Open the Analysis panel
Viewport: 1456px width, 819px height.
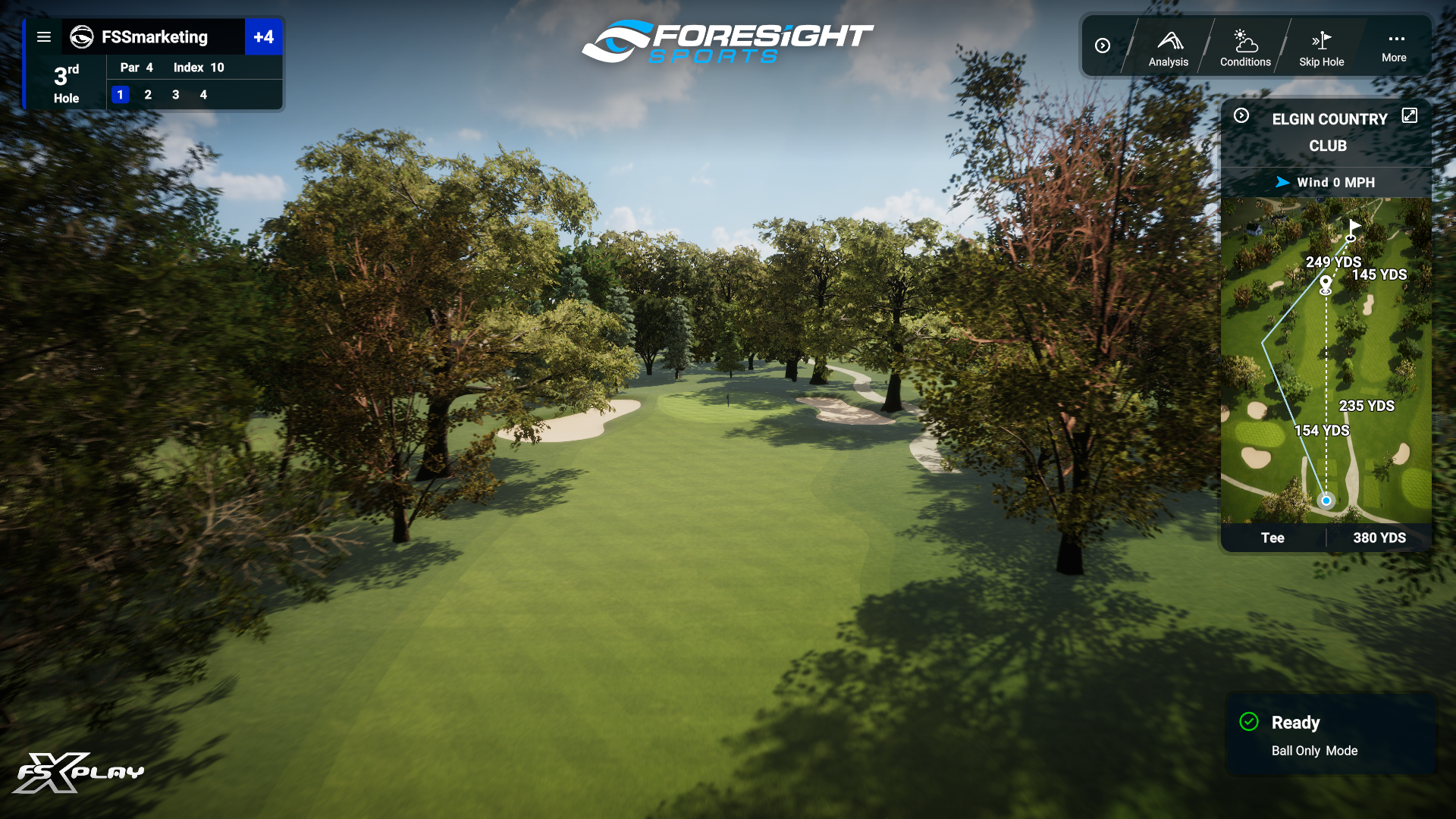(x=1168, y=49)
